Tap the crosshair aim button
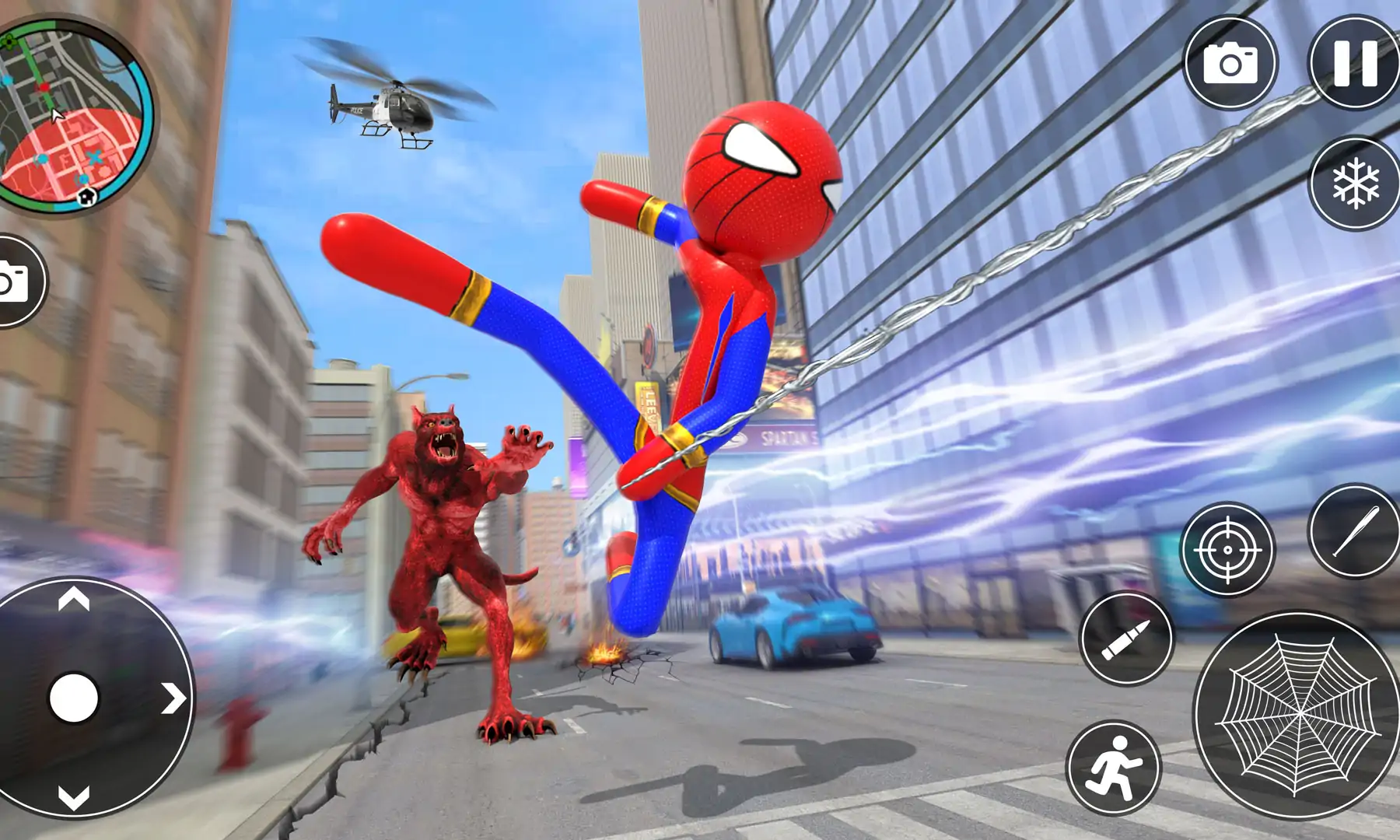This screenshot has width=1400, height=840. click(1227, 549)
